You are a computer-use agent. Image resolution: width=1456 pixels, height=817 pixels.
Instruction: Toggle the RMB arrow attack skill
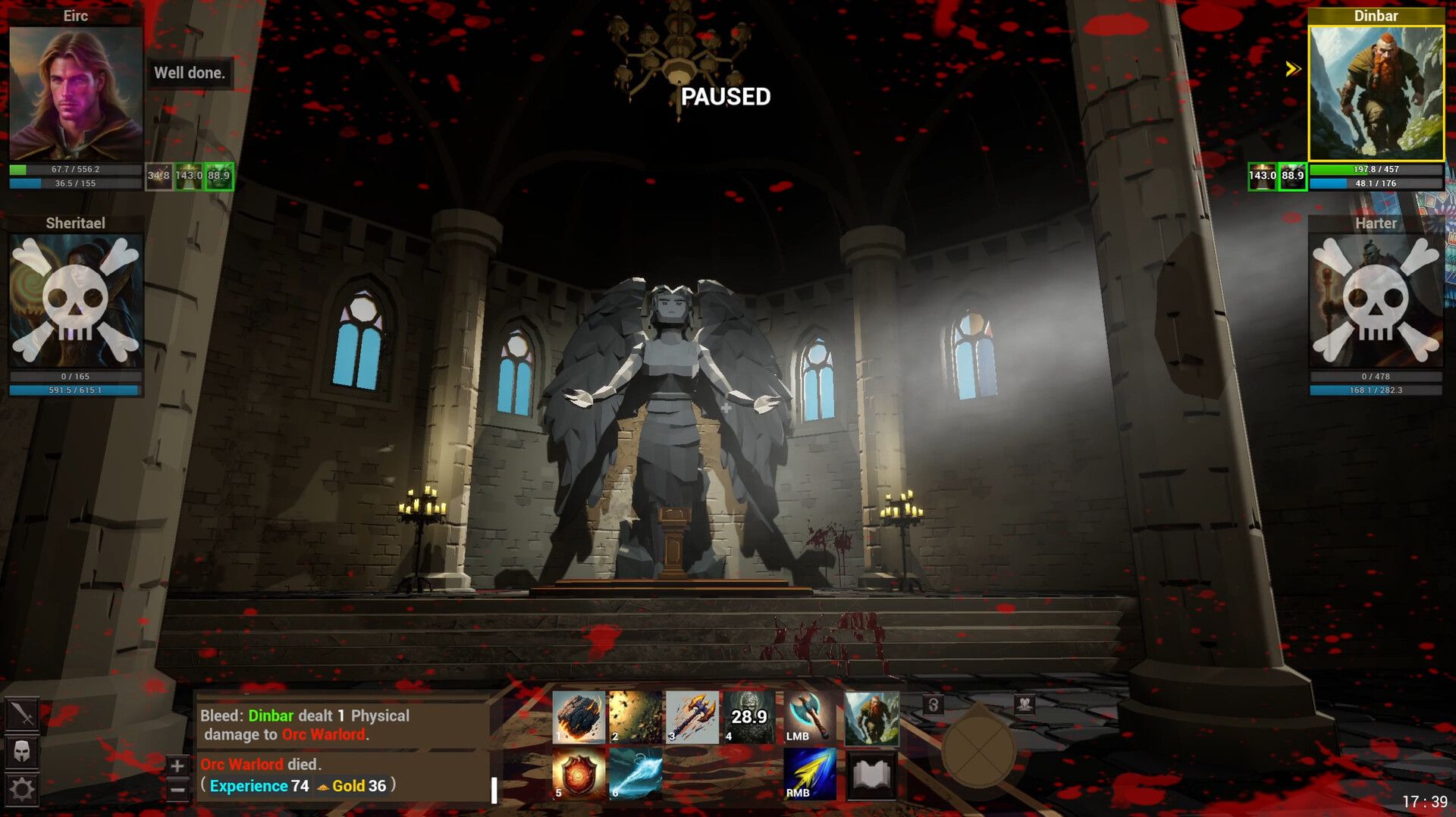click(809, 775)
